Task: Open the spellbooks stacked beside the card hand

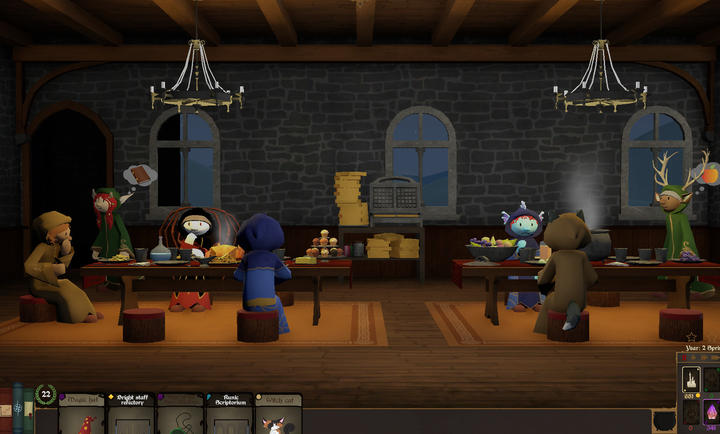Action: click(x=16, y=408)
